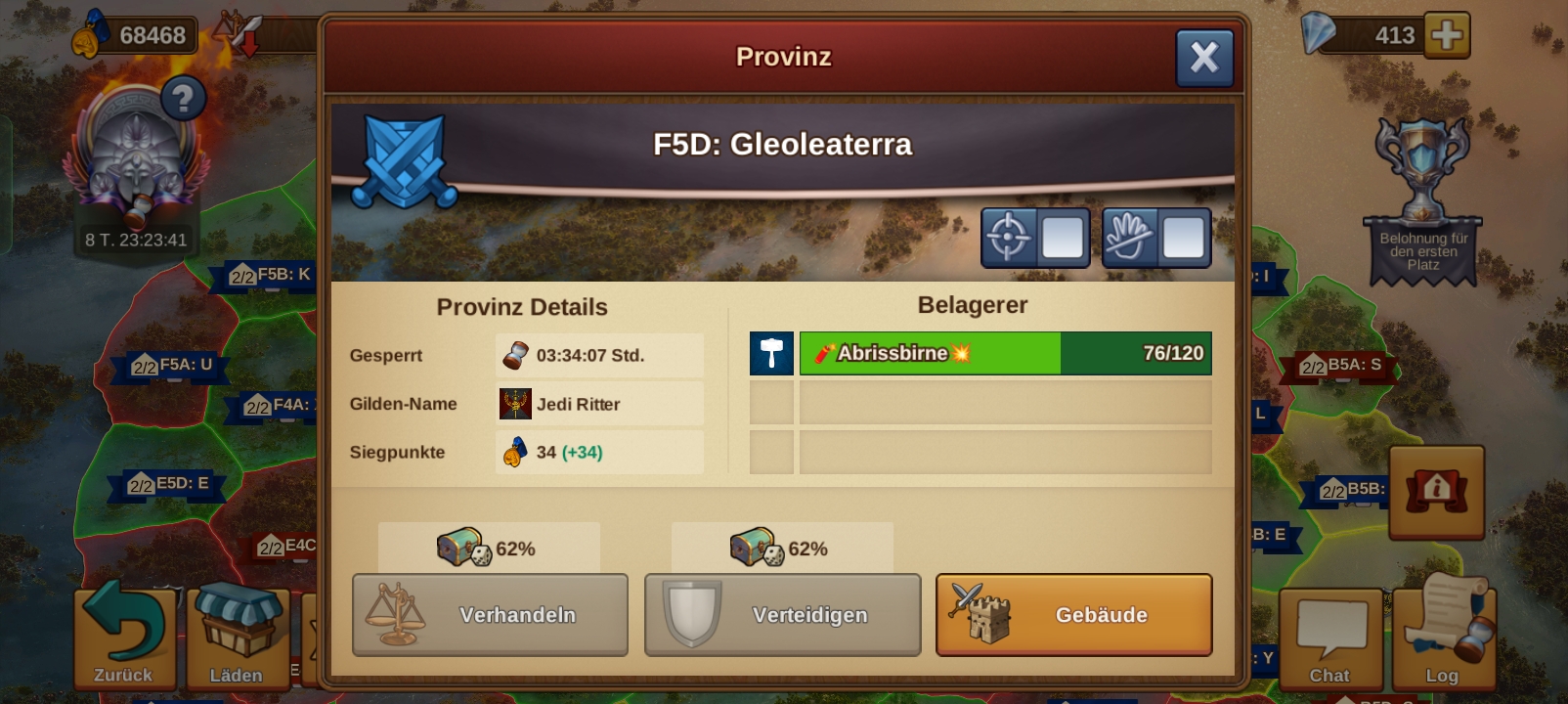This screenshot has width=1568, height=704.
Task: Click the no-hands automation icon
Action: point(1129,238)
